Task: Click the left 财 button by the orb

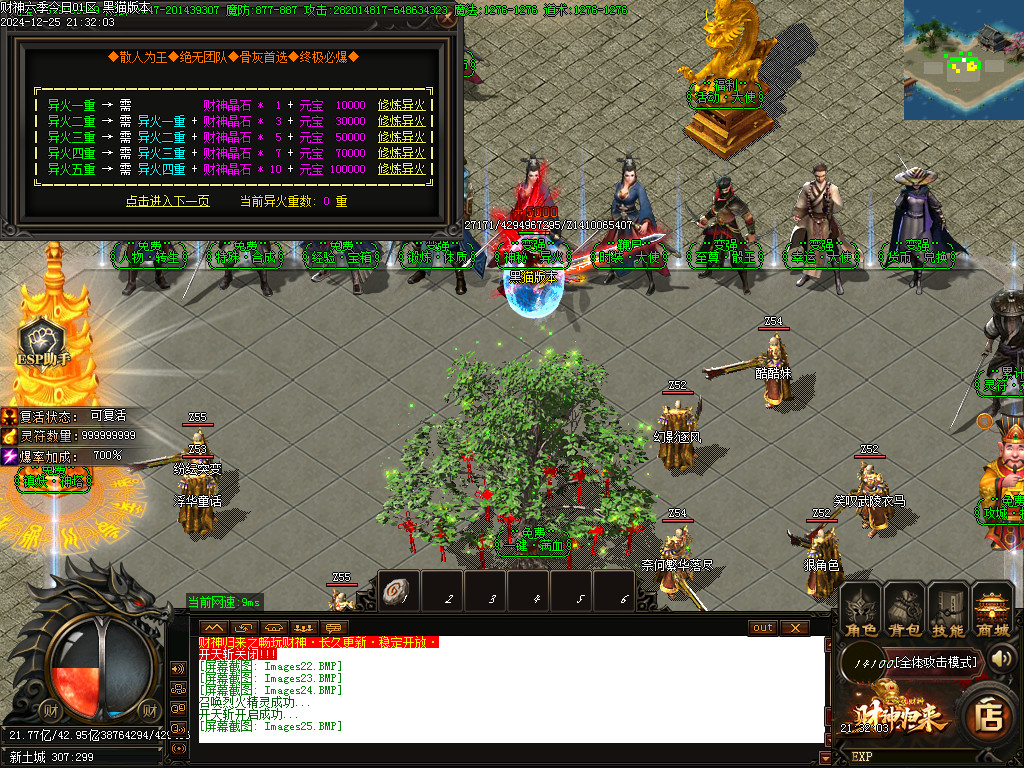Action: [51, 711]
